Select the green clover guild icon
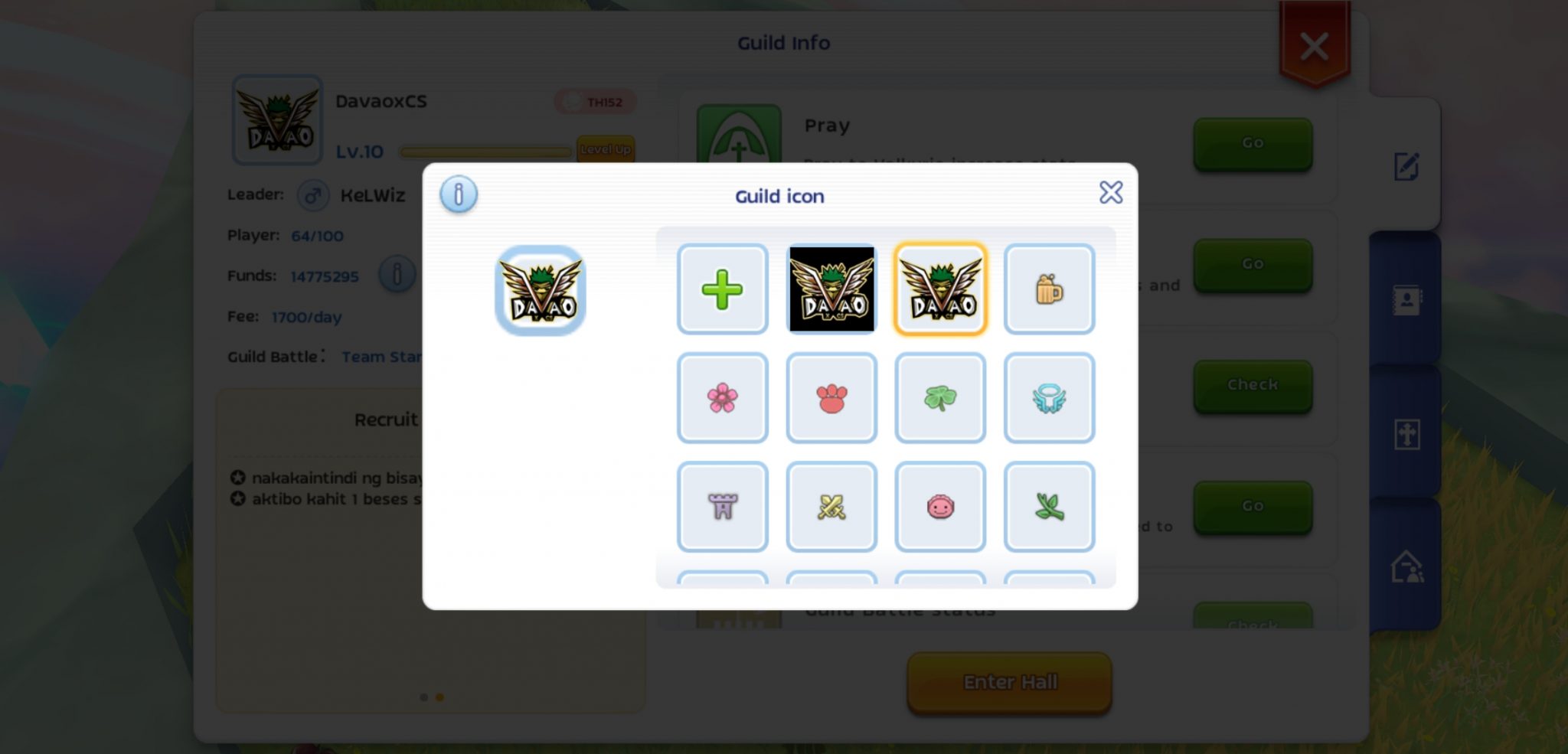 pyautogui.click(x=940, y=397)
